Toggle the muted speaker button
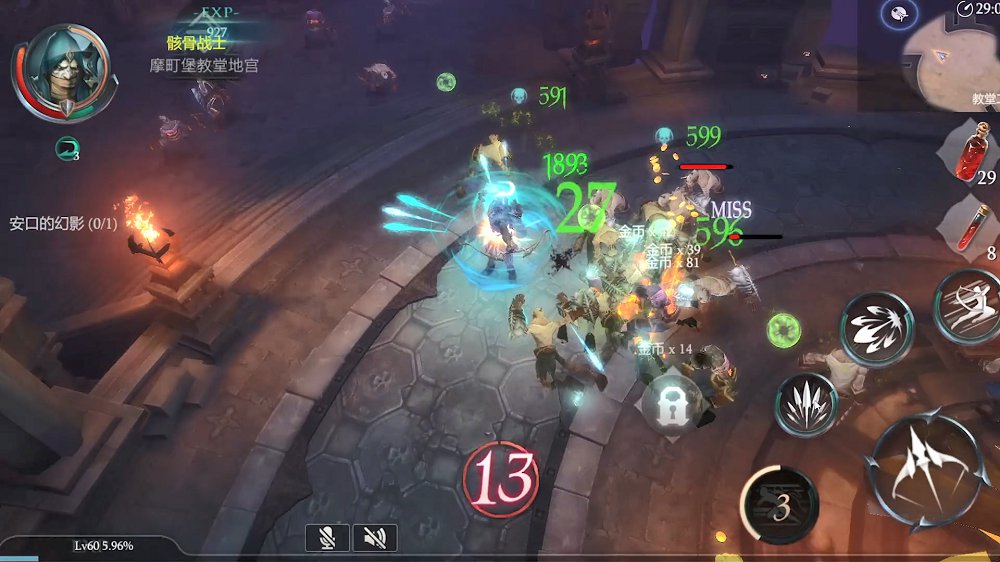Screen dimensions: 1000x562 (x=375, y=538)
